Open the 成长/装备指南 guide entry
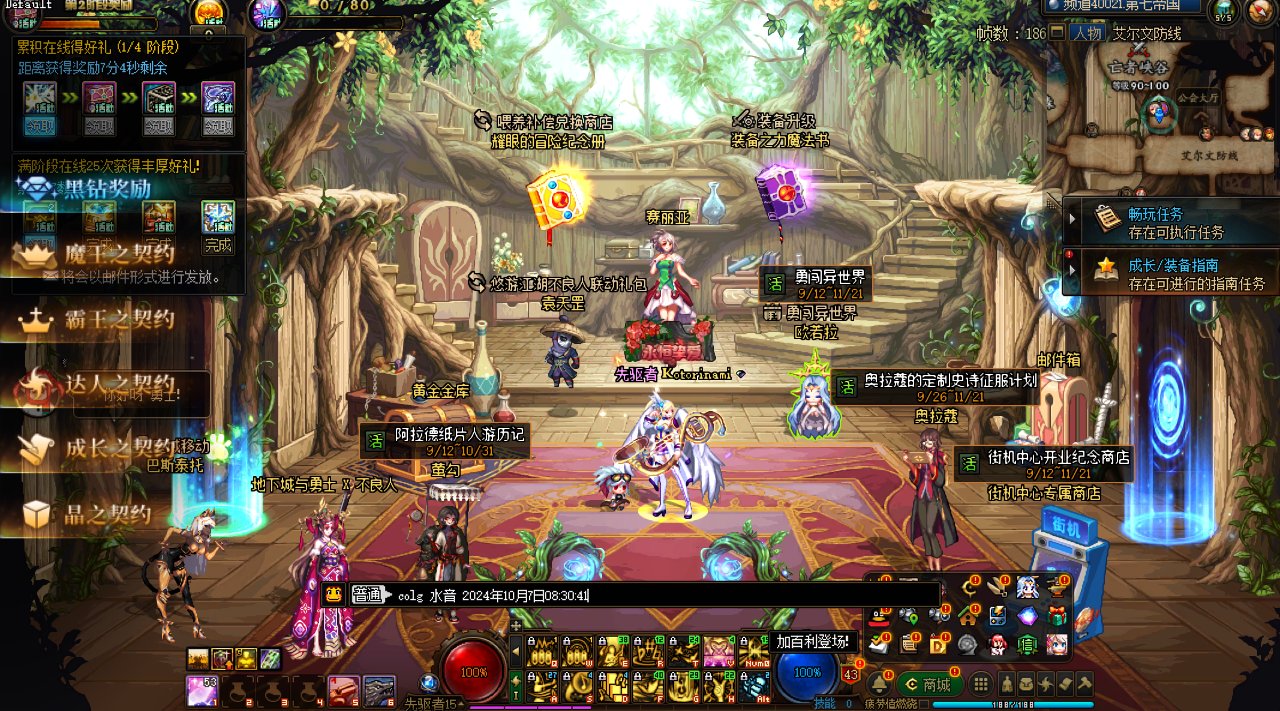 (1170, 272)
